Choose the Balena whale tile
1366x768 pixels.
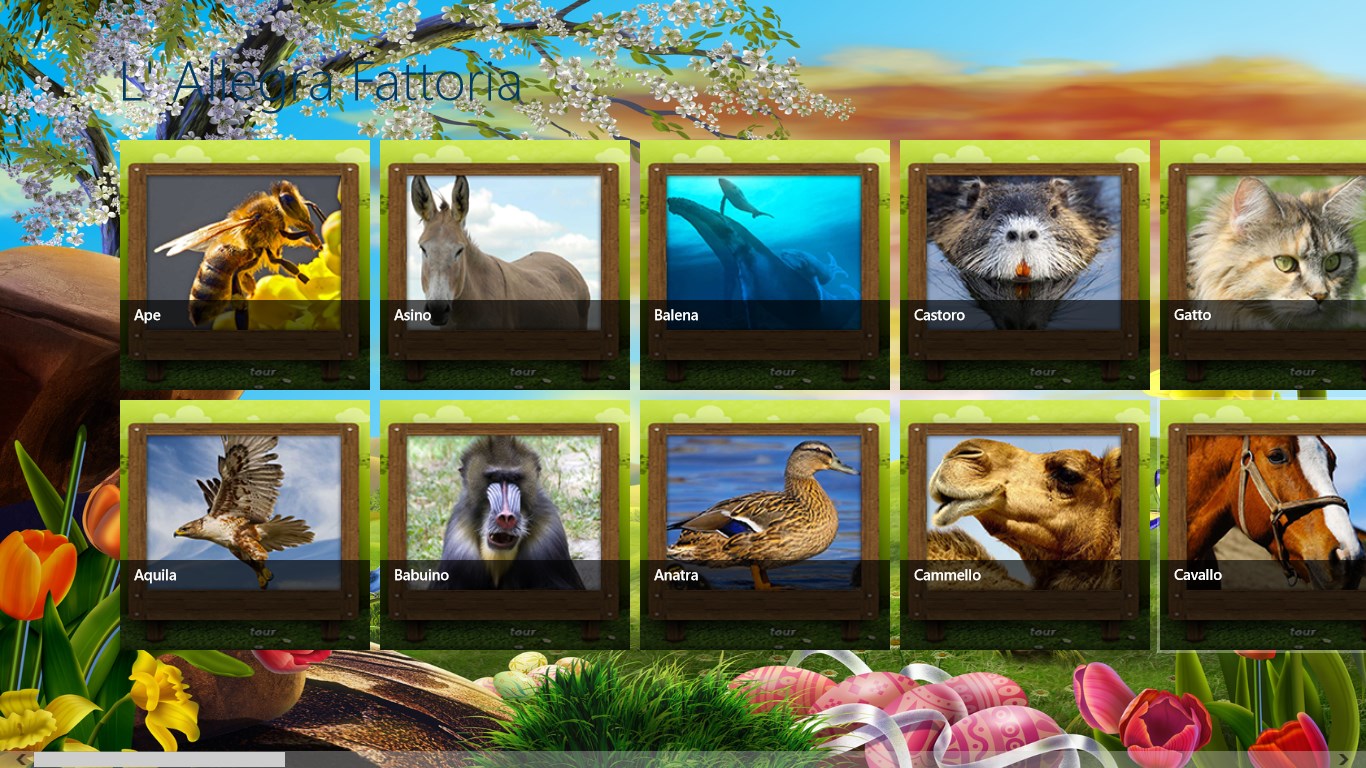pyautogui.click(x=764, y=264)
